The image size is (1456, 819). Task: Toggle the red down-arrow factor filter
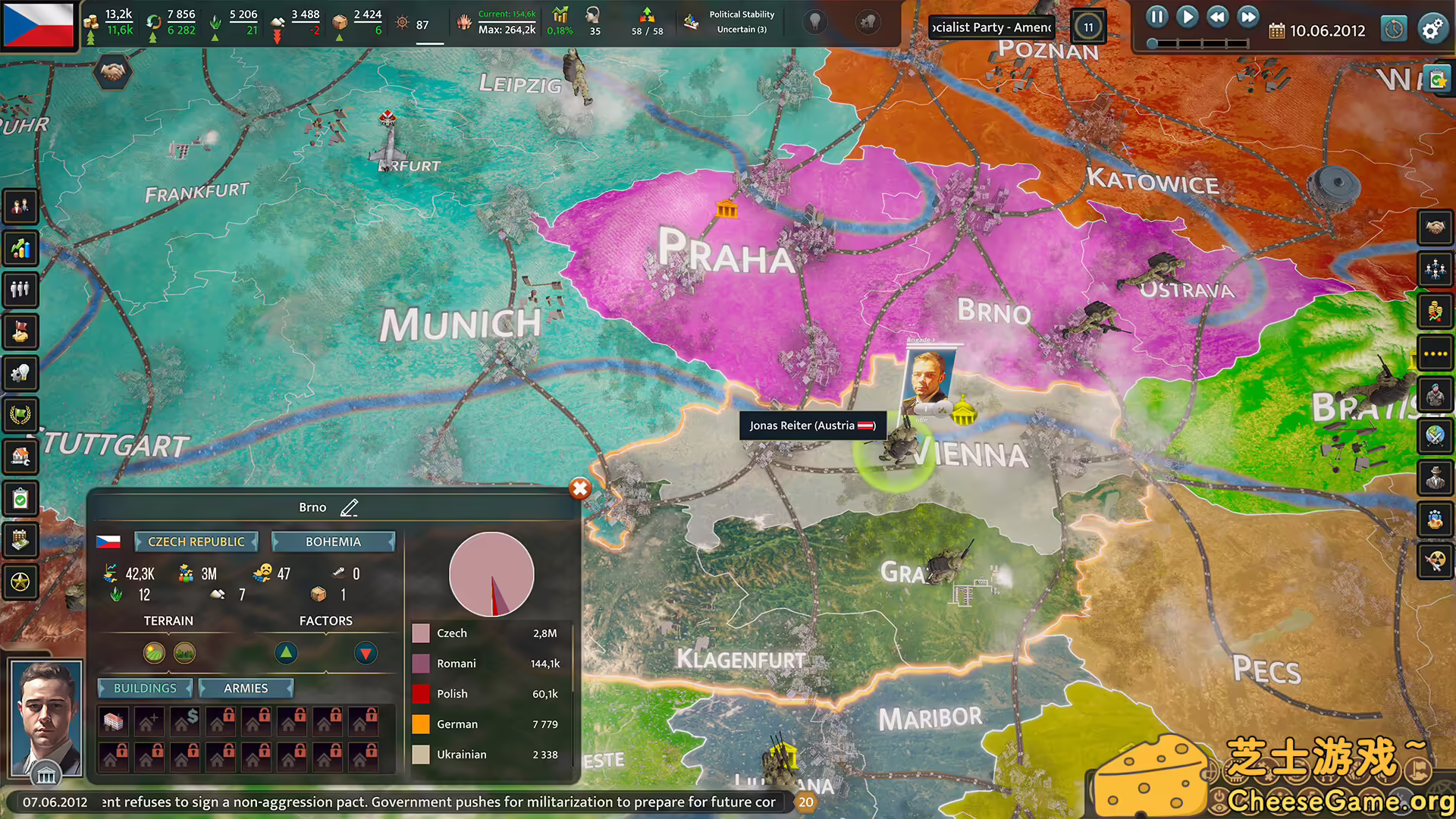[x=366, y=653]
